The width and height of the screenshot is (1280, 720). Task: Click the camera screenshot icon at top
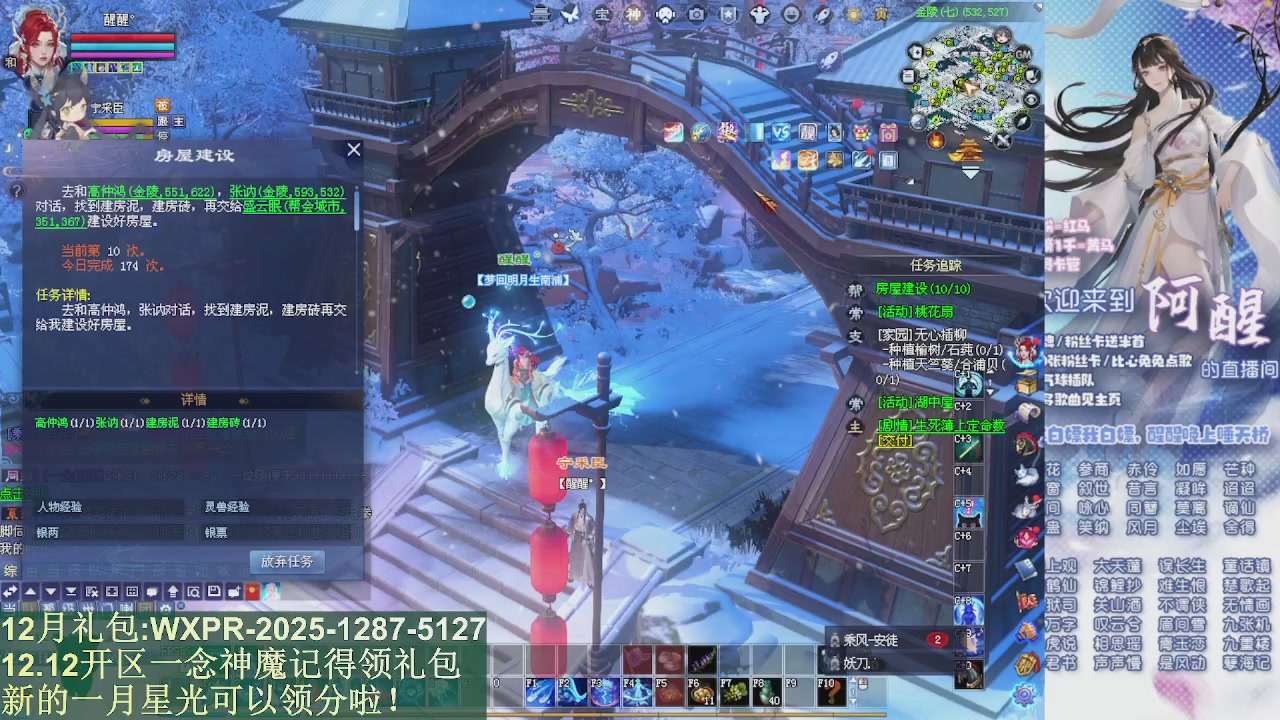pyautogui.click(x=695, y=15)
